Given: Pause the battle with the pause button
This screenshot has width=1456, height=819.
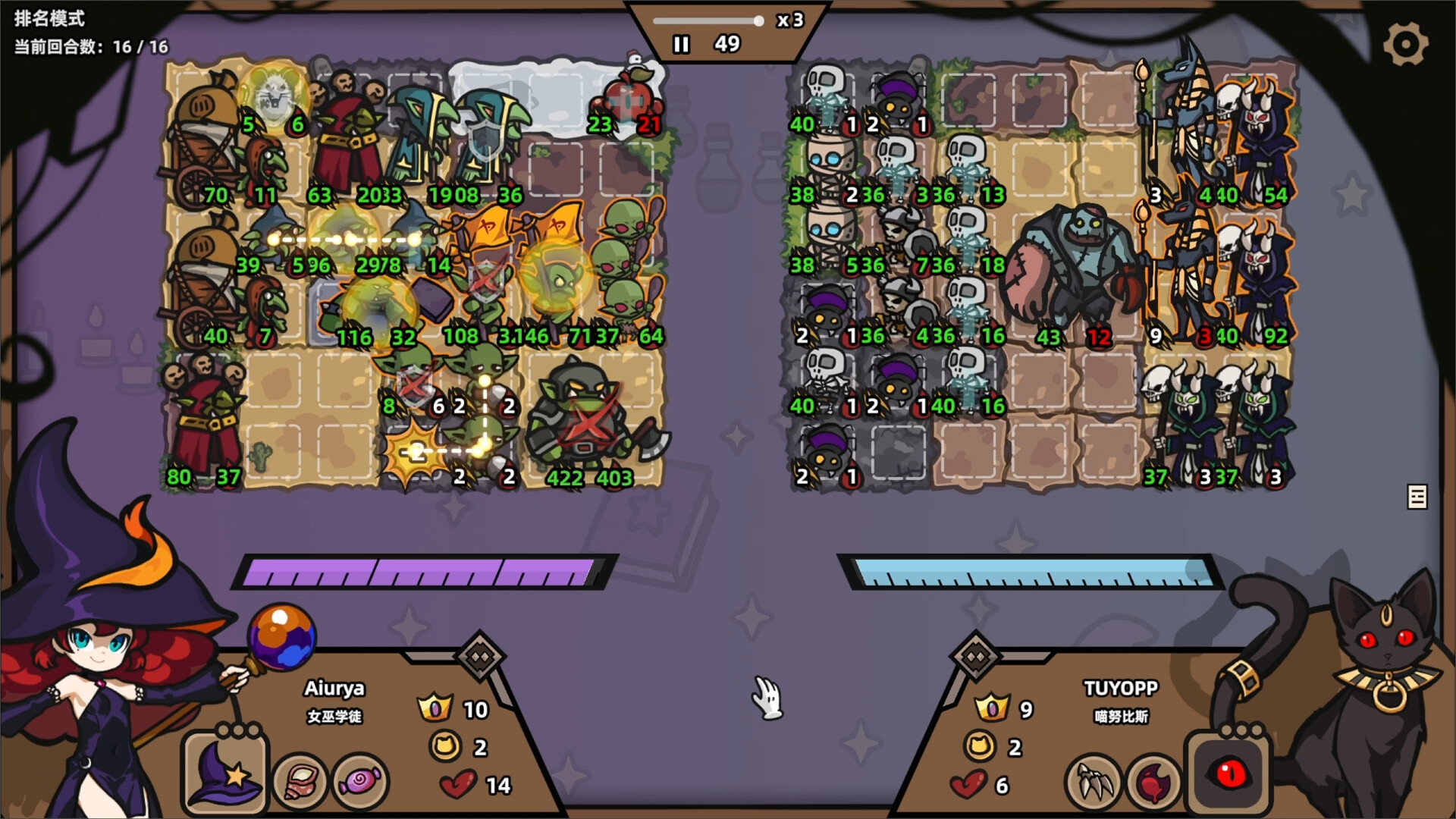Looking at the screenshot, I should (680, 44).
